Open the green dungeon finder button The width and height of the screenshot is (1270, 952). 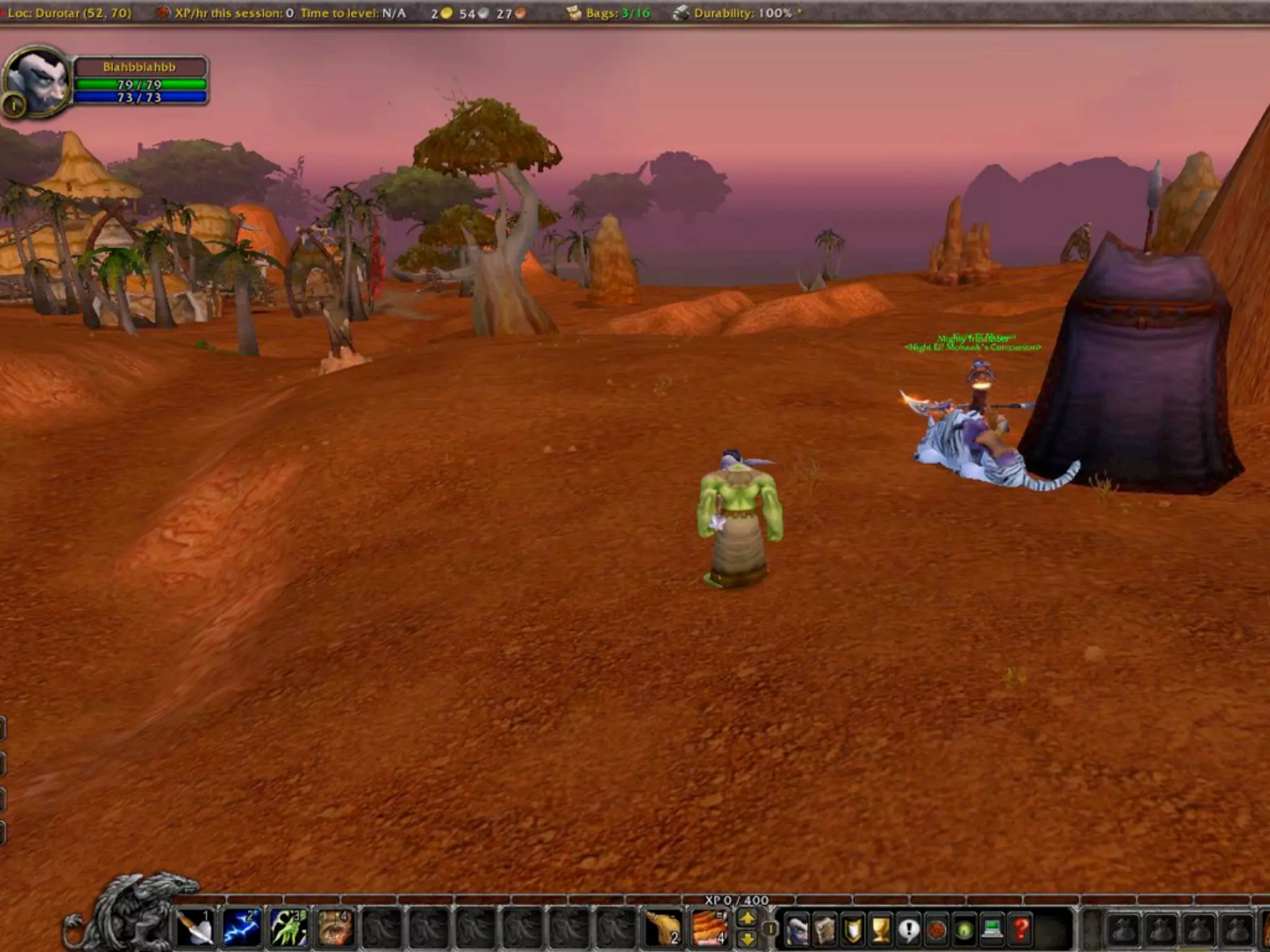pos(965,930)
